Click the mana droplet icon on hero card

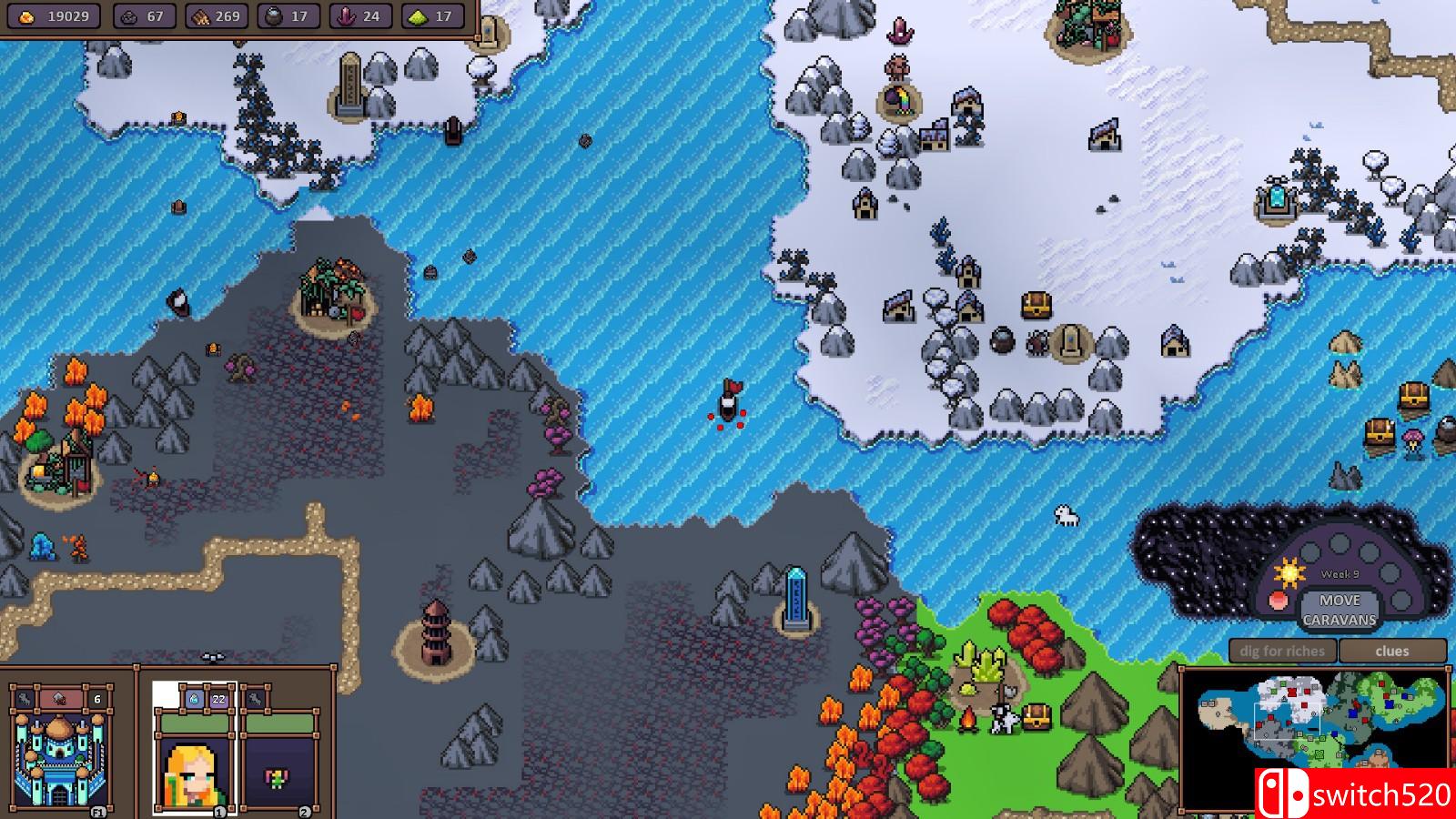[194, 700]
